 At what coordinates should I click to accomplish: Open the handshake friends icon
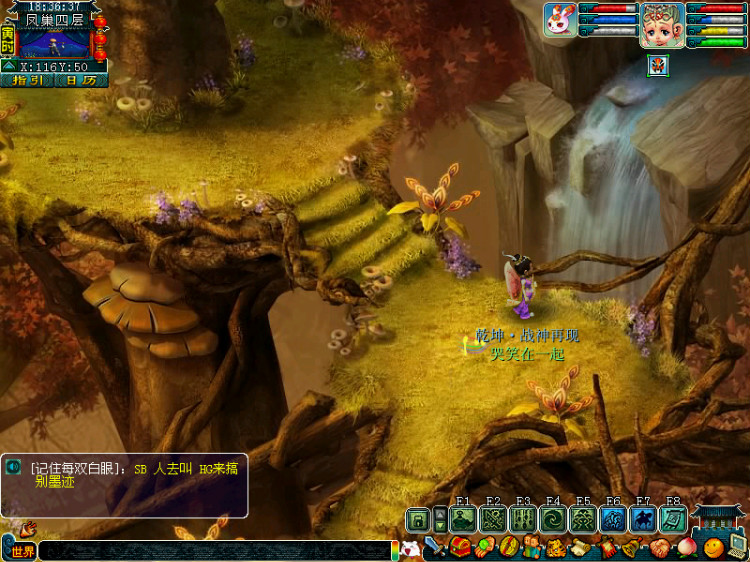coord(660,548)
